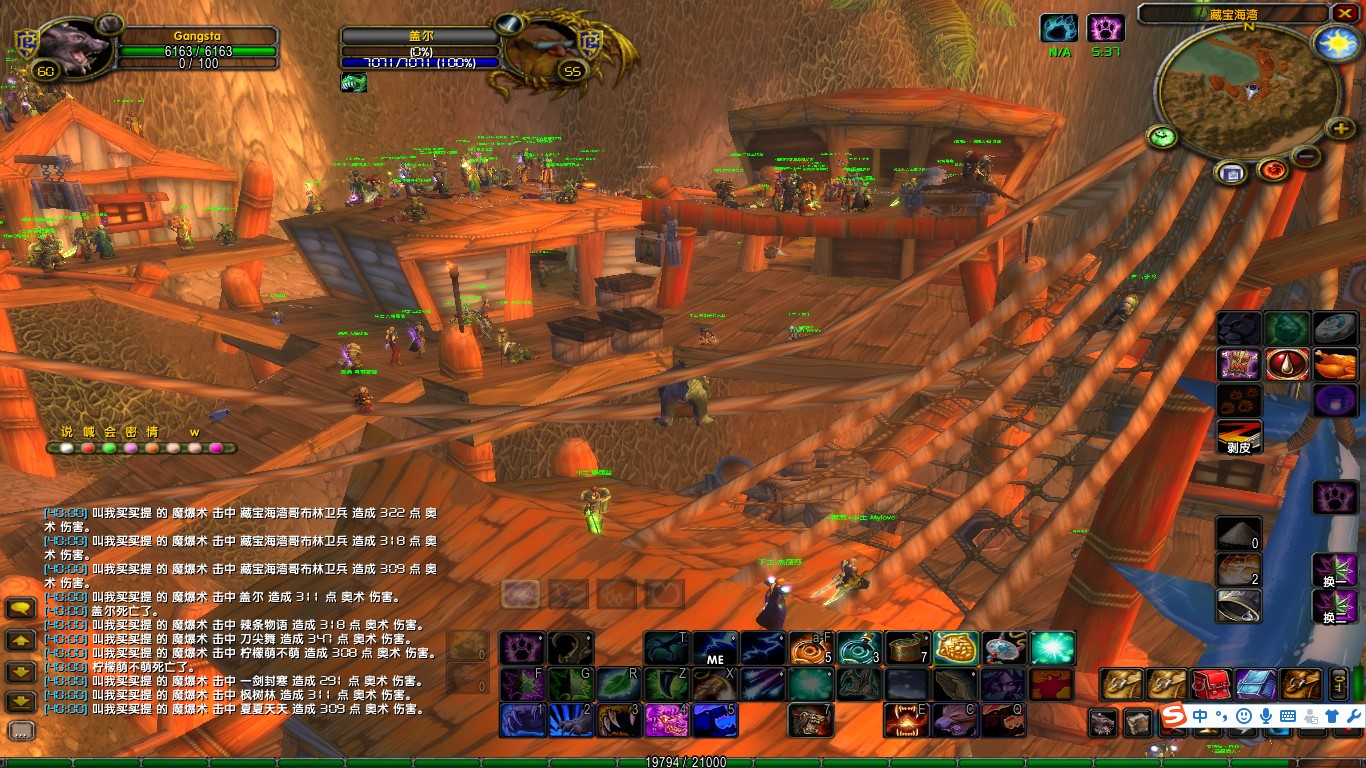Screen dimensions: 1366x768
Task: Close the minimap with the X button
Action: (x=1344, y=13)
